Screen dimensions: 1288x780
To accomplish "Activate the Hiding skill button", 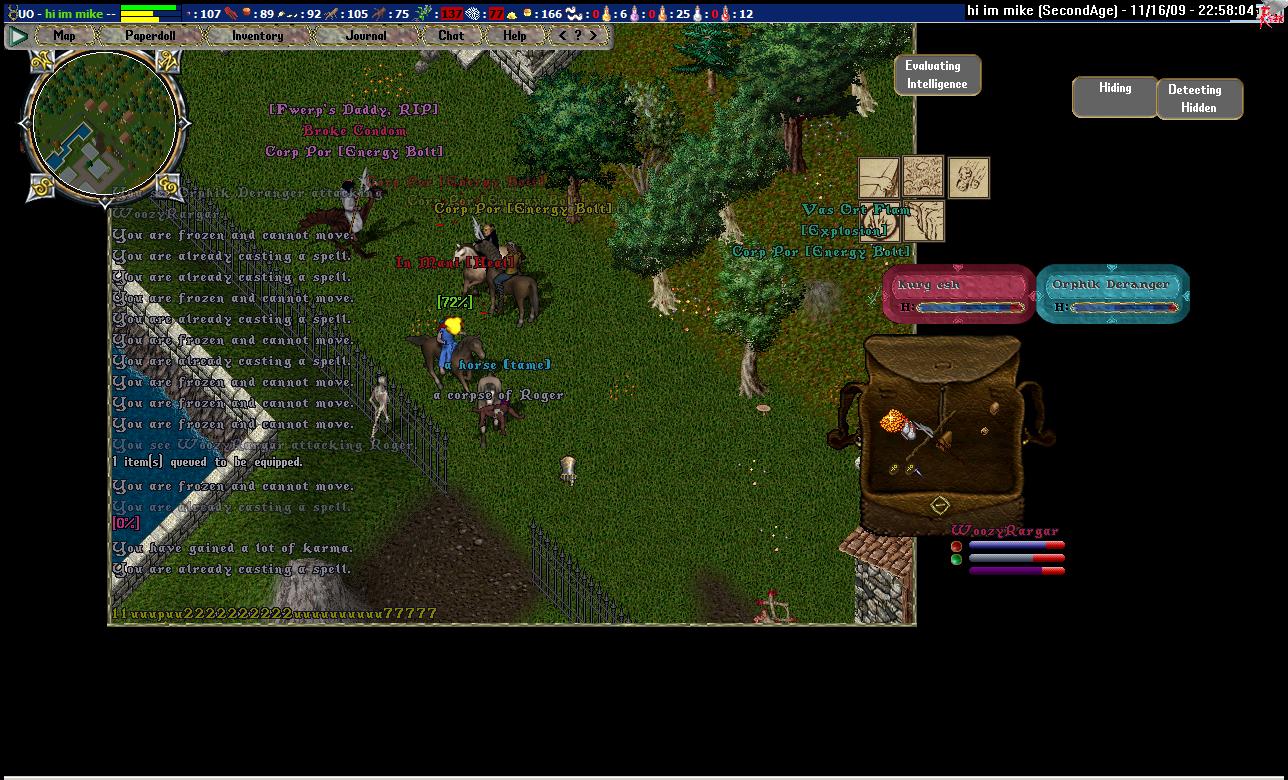I will pos(1115,97).
